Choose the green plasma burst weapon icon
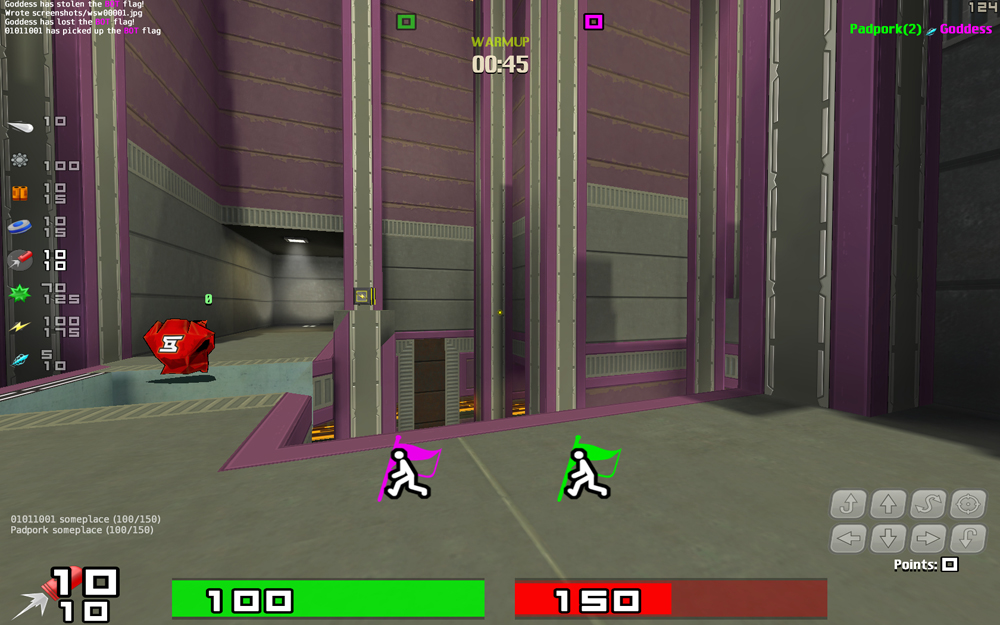 [x=19, y=294]
